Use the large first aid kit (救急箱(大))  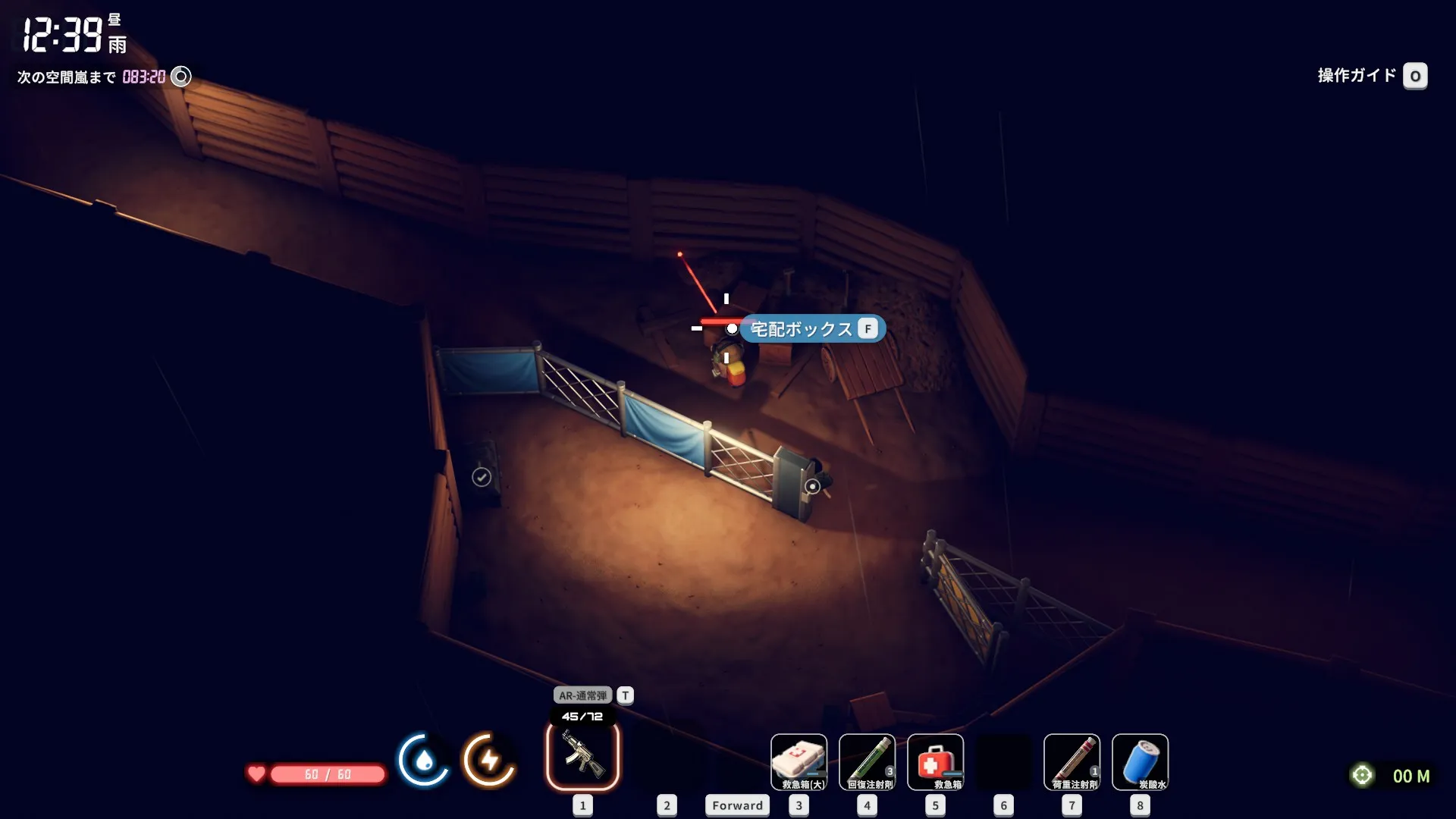click(x=799, y=761)
